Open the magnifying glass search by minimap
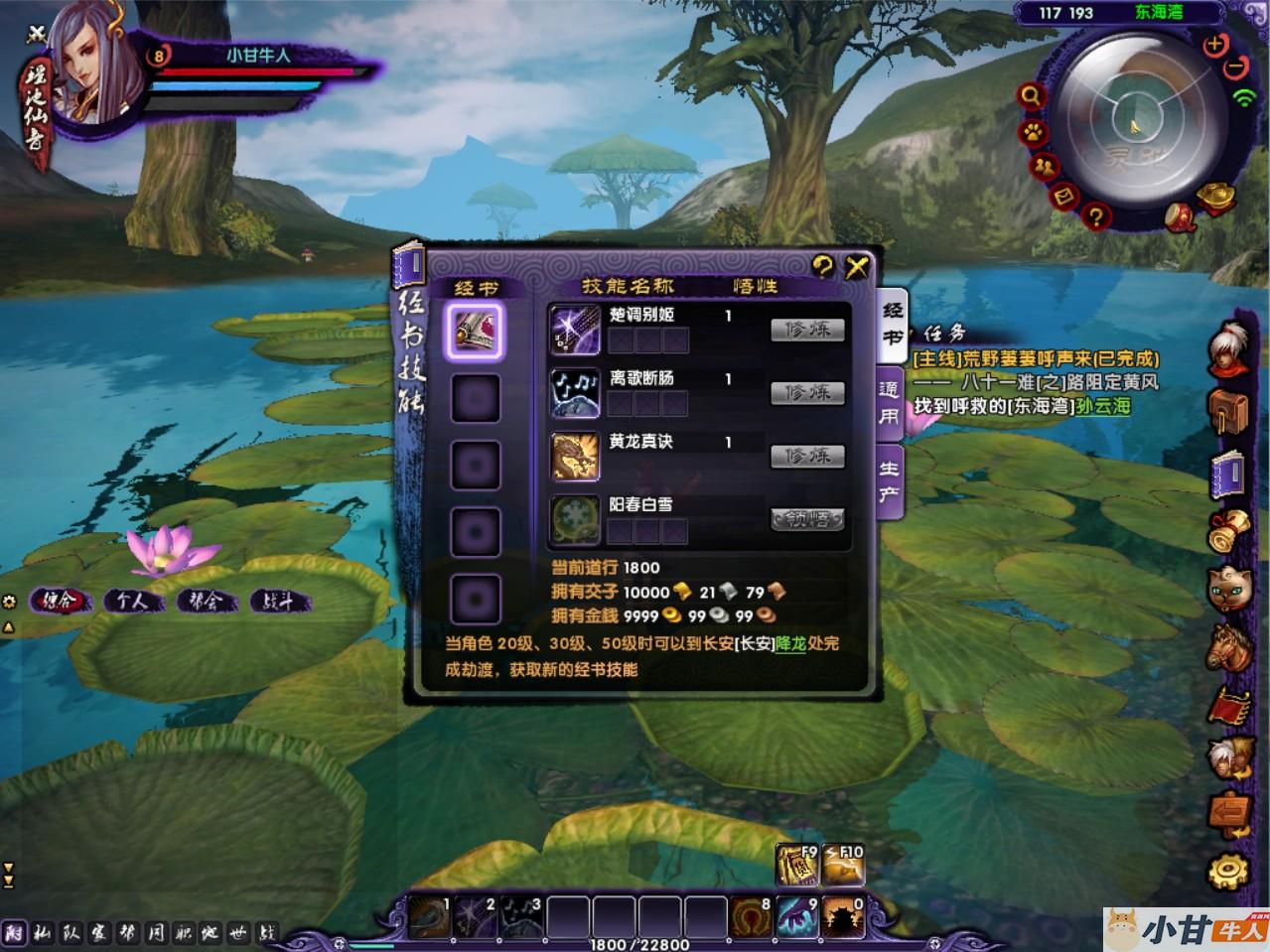Image resolution: width=1270 pixels, height=952 pixels. pyautogui.click(x=1032, y=96)
